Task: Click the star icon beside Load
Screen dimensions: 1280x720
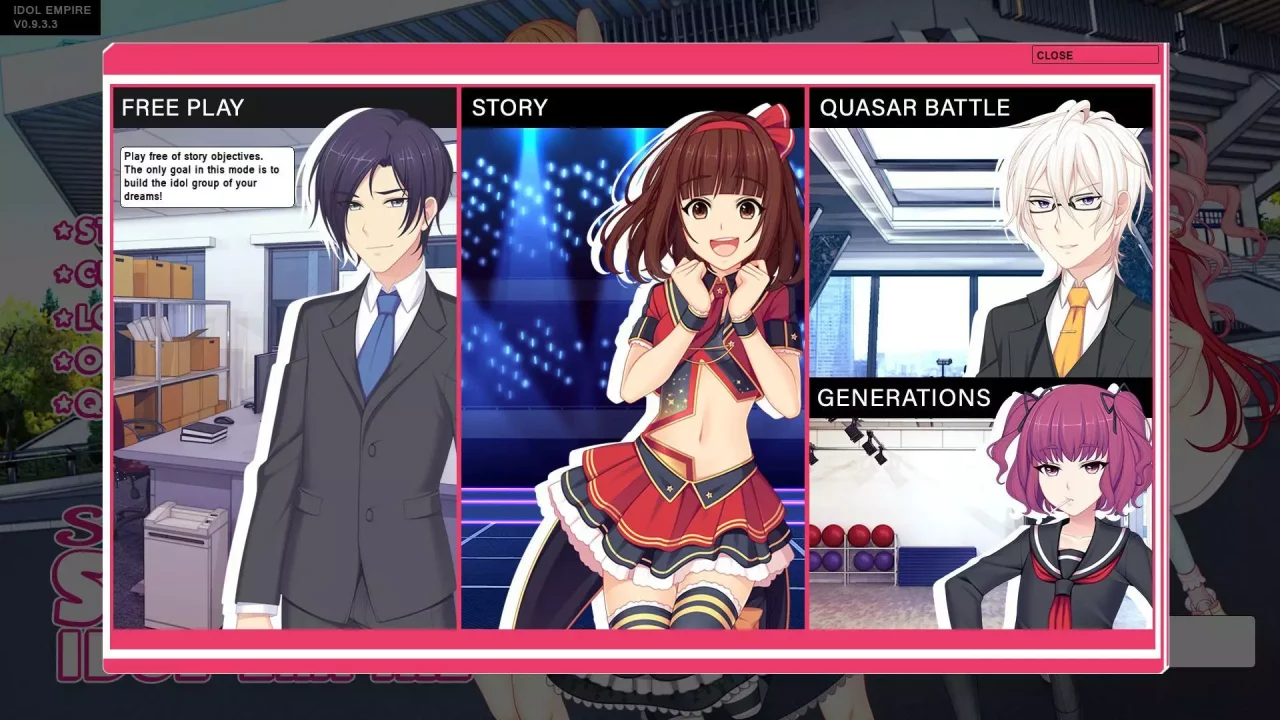Action: pyautogui.click(x=62, y=316)
